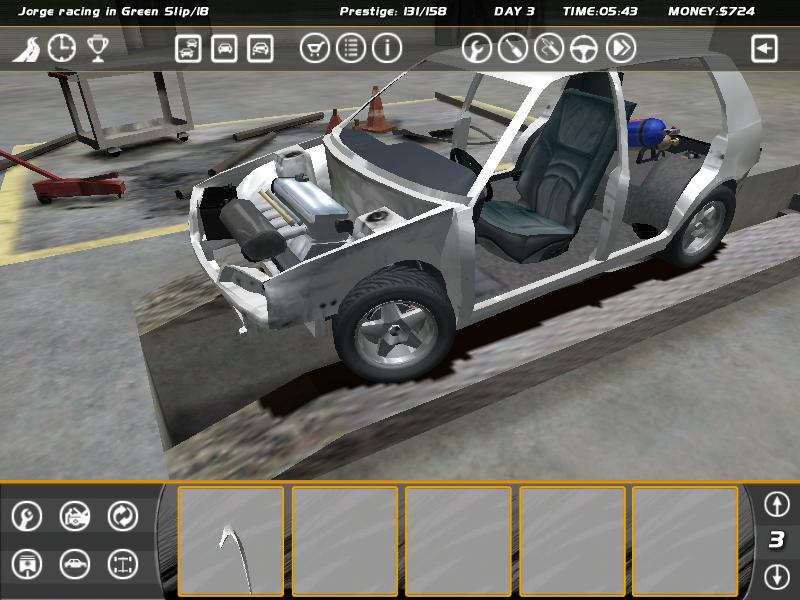This screenshot has height=600, width=800.
Task: Choose the open-hood car icon
Action: point(75,516)
